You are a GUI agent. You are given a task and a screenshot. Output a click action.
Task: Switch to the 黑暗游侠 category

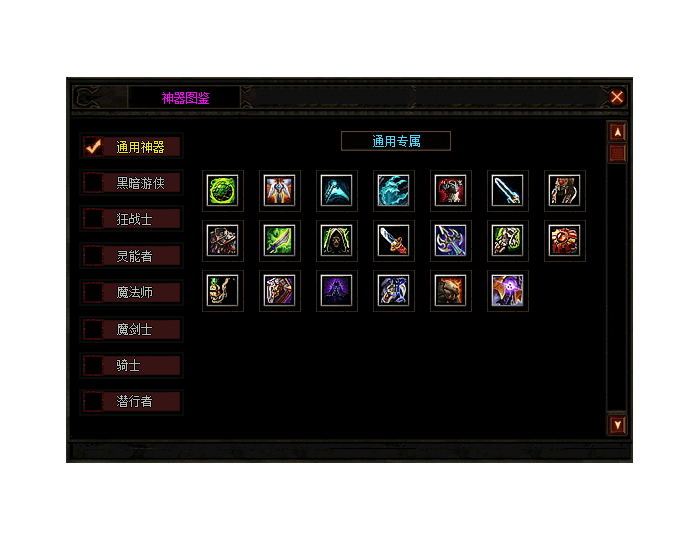pos(132,183)
